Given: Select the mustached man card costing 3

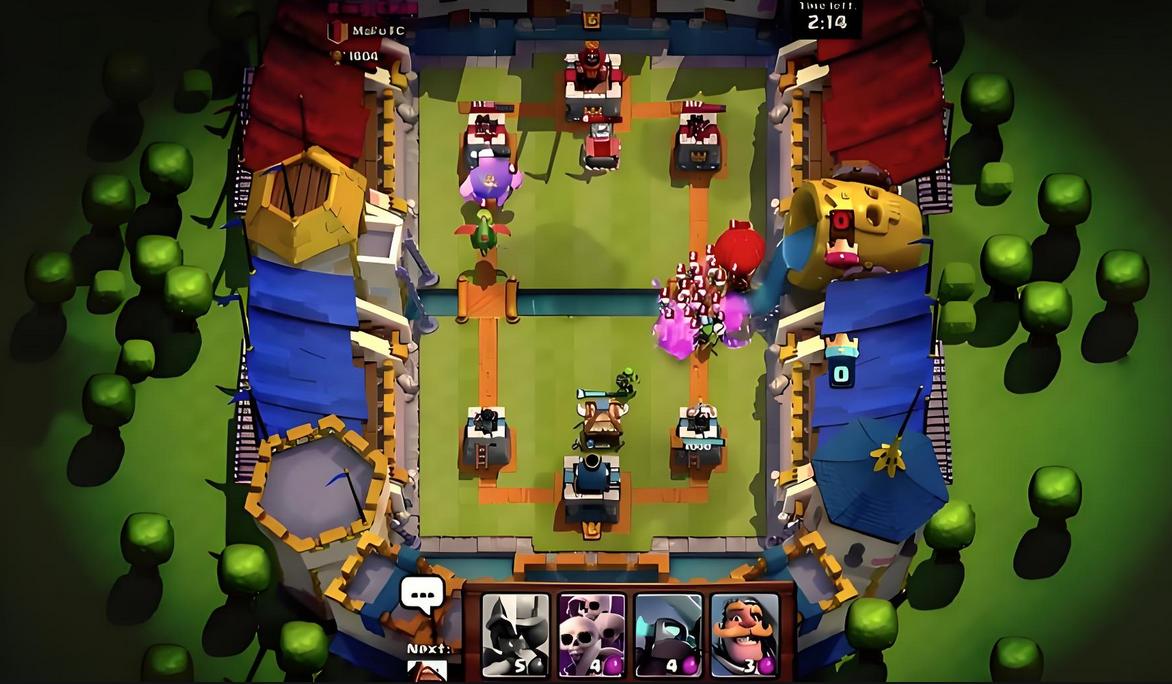Looking at the screenshot, I should pyautogui.click(x=744, y=634).
